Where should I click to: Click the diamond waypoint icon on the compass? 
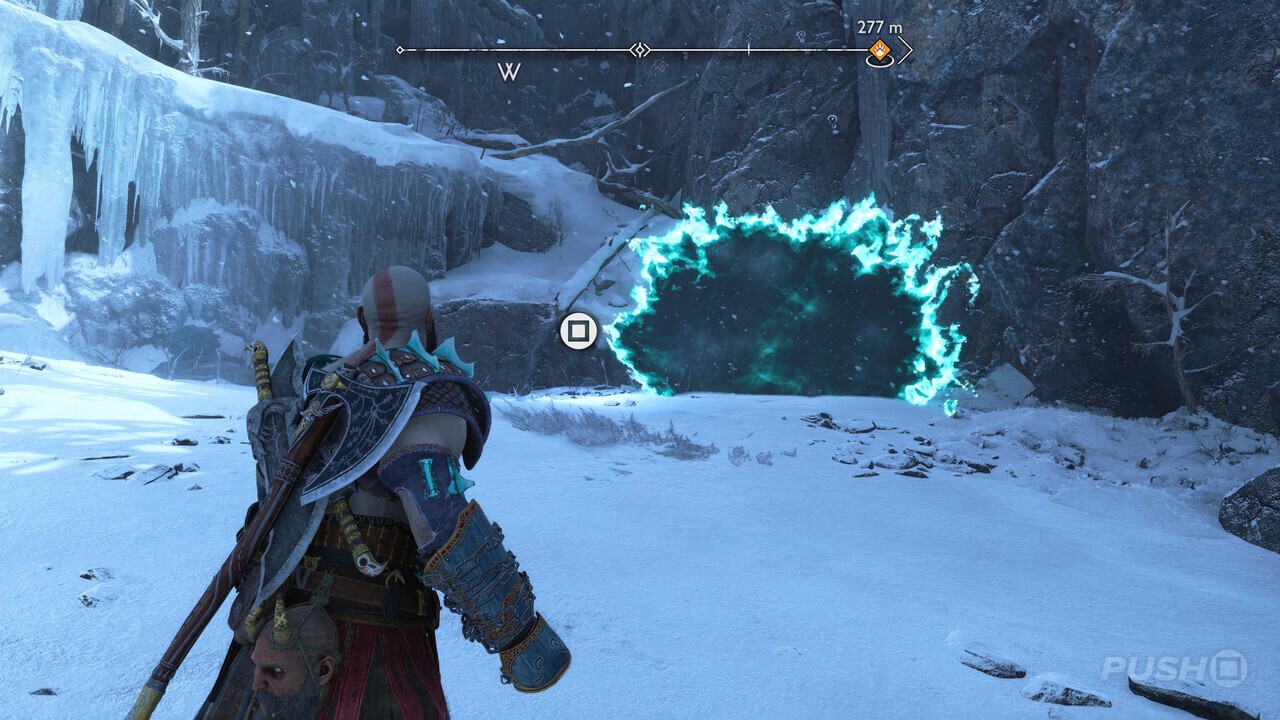click(x=640, y=49)
